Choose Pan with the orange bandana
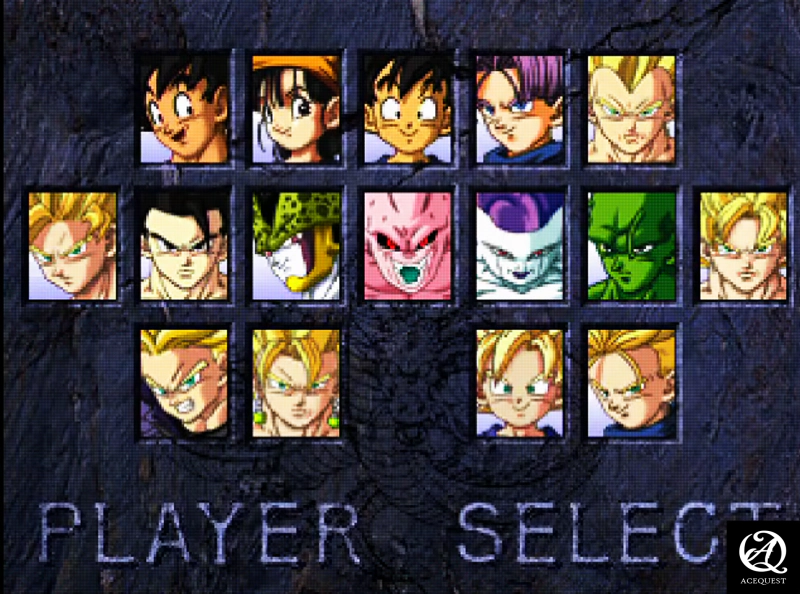Screen dimensions: 800x594 [x=296, y=109]
